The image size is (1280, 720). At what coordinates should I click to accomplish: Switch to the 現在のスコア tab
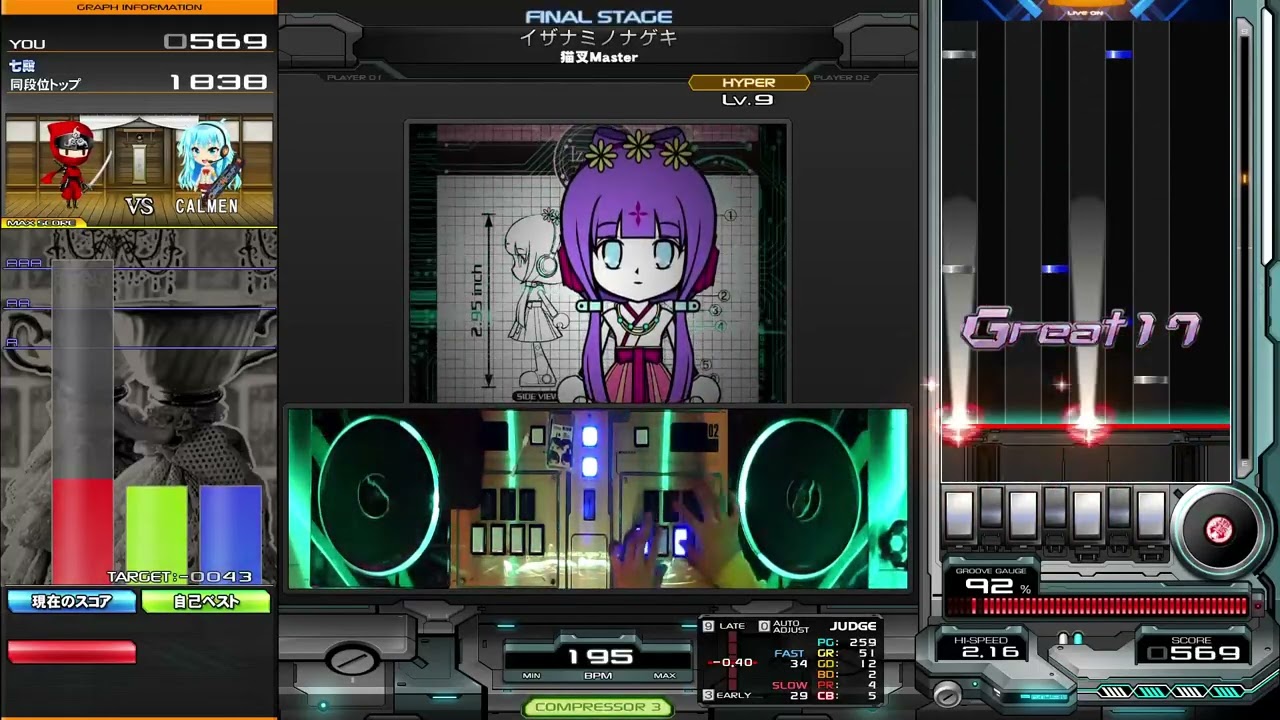click(70, 601)
